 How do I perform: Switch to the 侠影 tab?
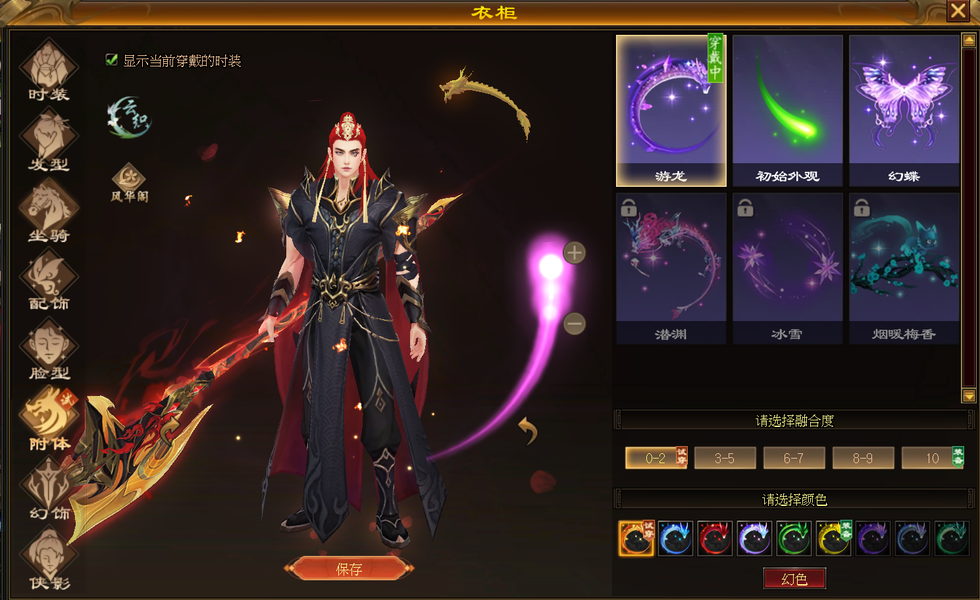point(48,557)
